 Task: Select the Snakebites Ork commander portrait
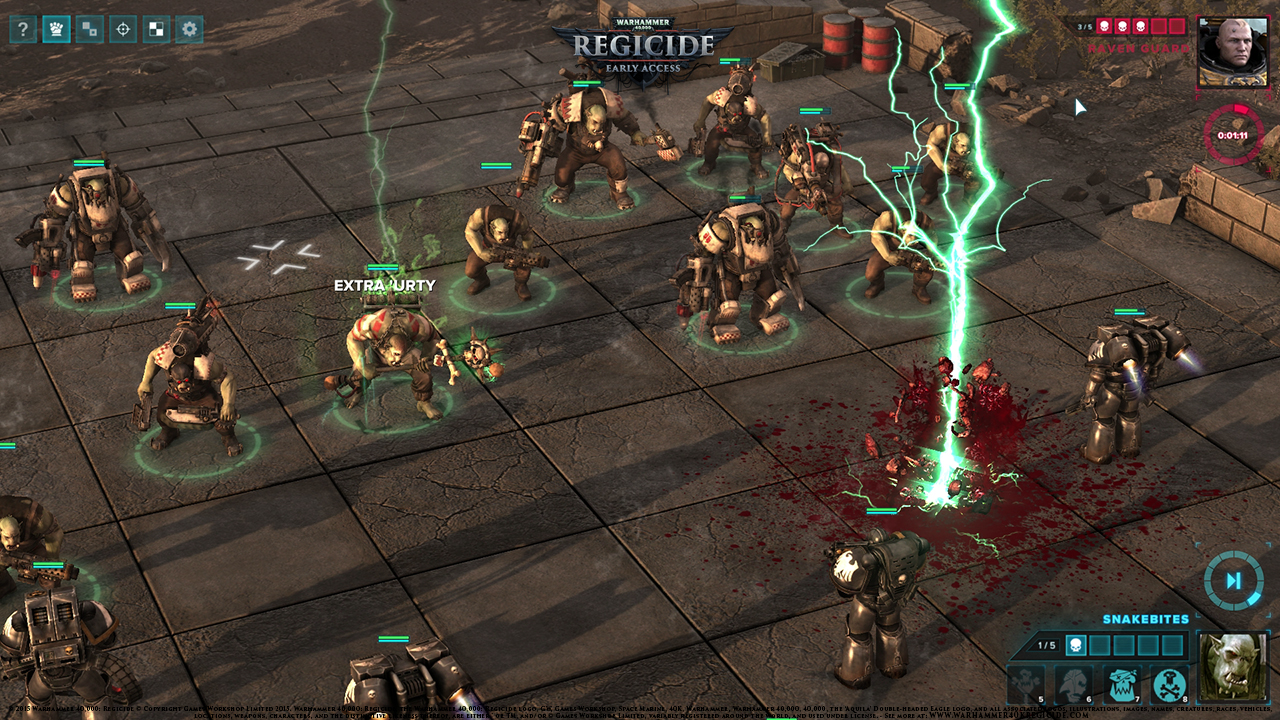click(x=1231, y=666)
